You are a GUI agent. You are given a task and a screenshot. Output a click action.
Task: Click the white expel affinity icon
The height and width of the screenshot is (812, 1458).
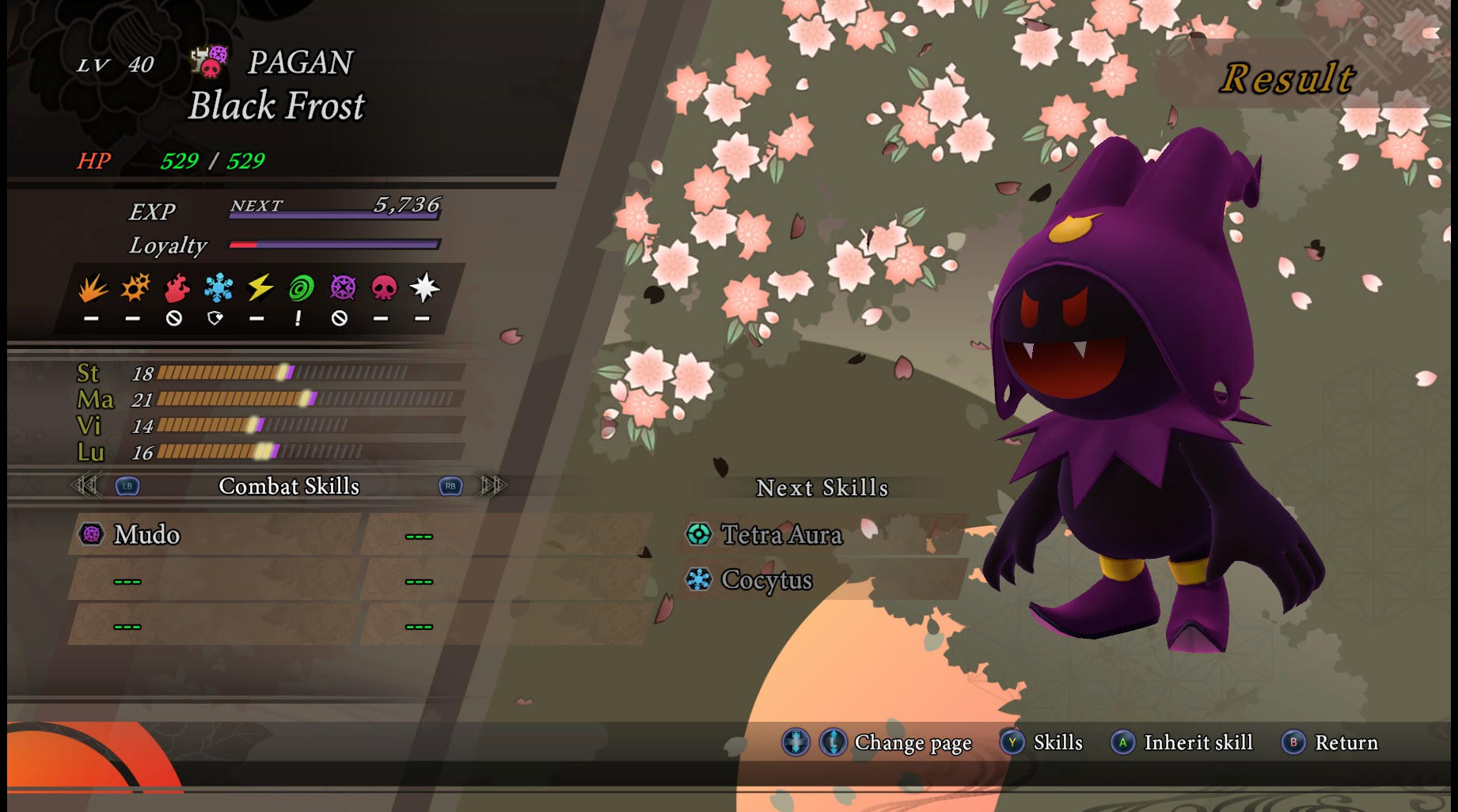[x=423, y=288]
